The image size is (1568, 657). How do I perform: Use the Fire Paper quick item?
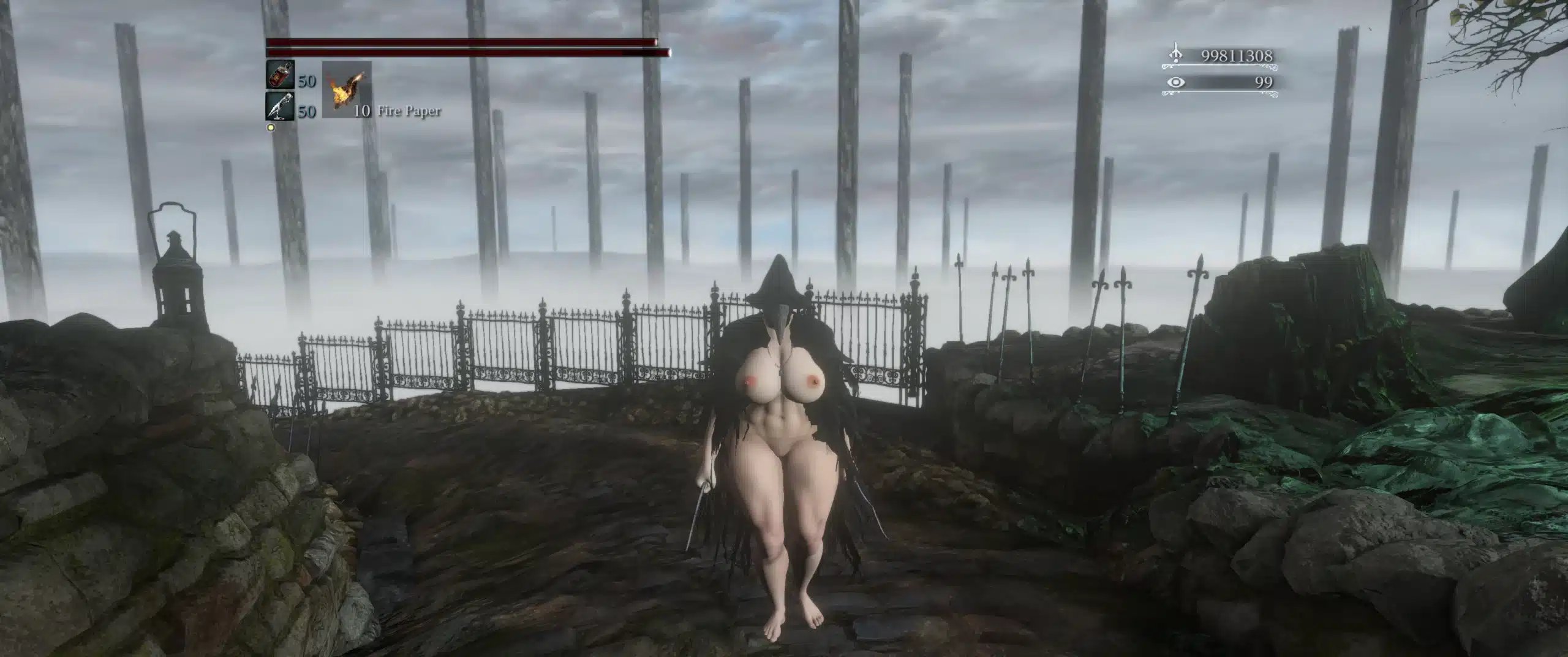(347, 89)
